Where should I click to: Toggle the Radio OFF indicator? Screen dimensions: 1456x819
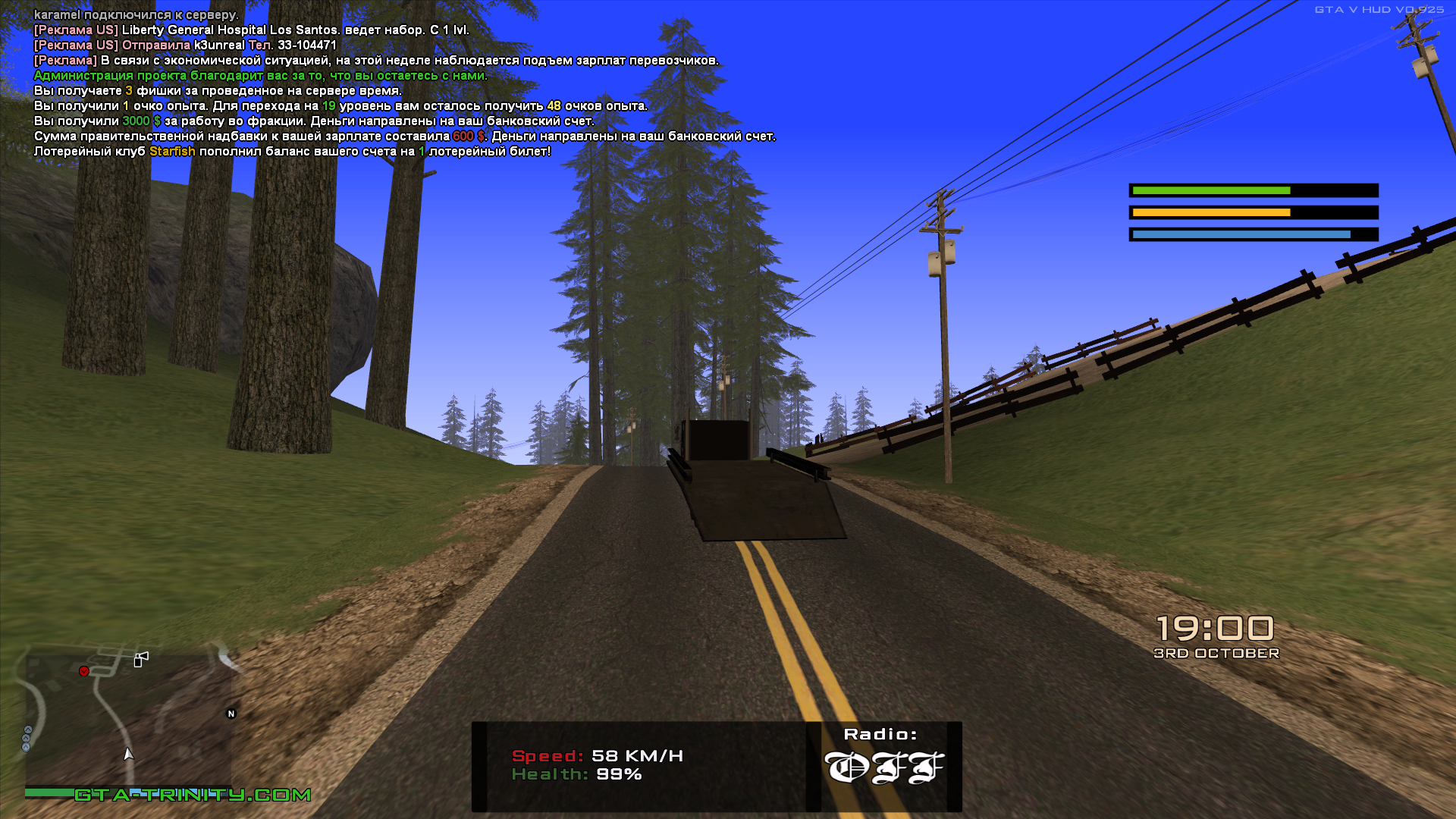883,767
